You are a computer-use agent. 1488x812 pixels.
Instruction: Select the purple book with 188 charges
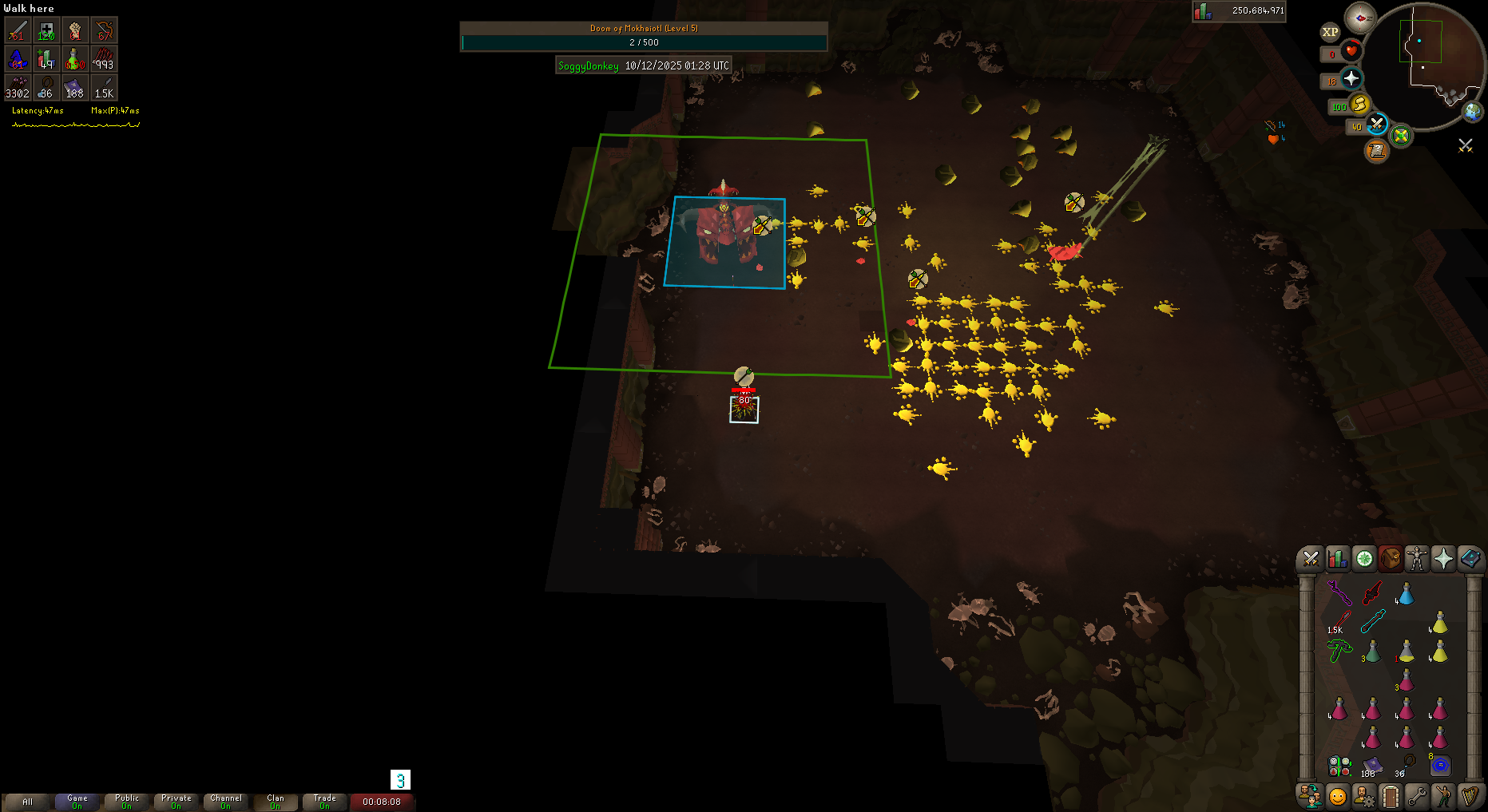click(x=1372, y=766)
